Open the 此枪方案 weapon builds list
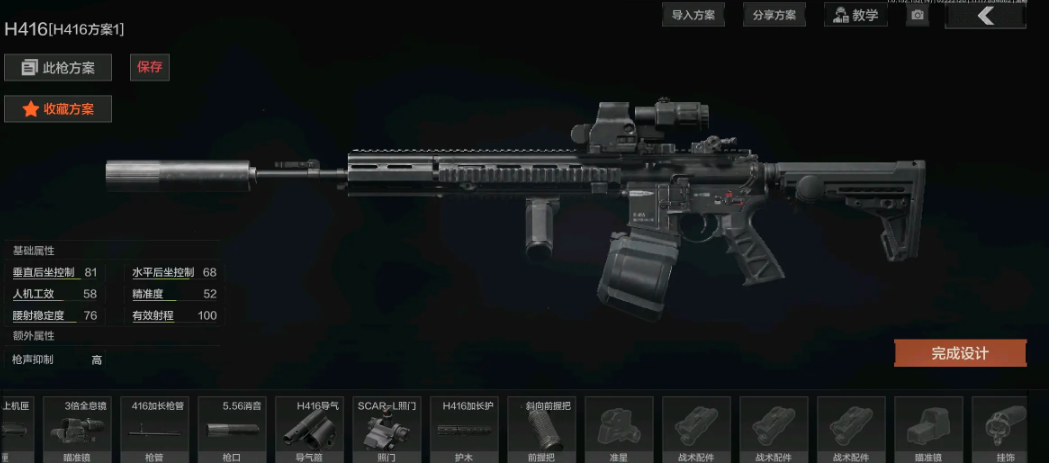Viewport: 1049px width, 463px height. coord(58,68)
